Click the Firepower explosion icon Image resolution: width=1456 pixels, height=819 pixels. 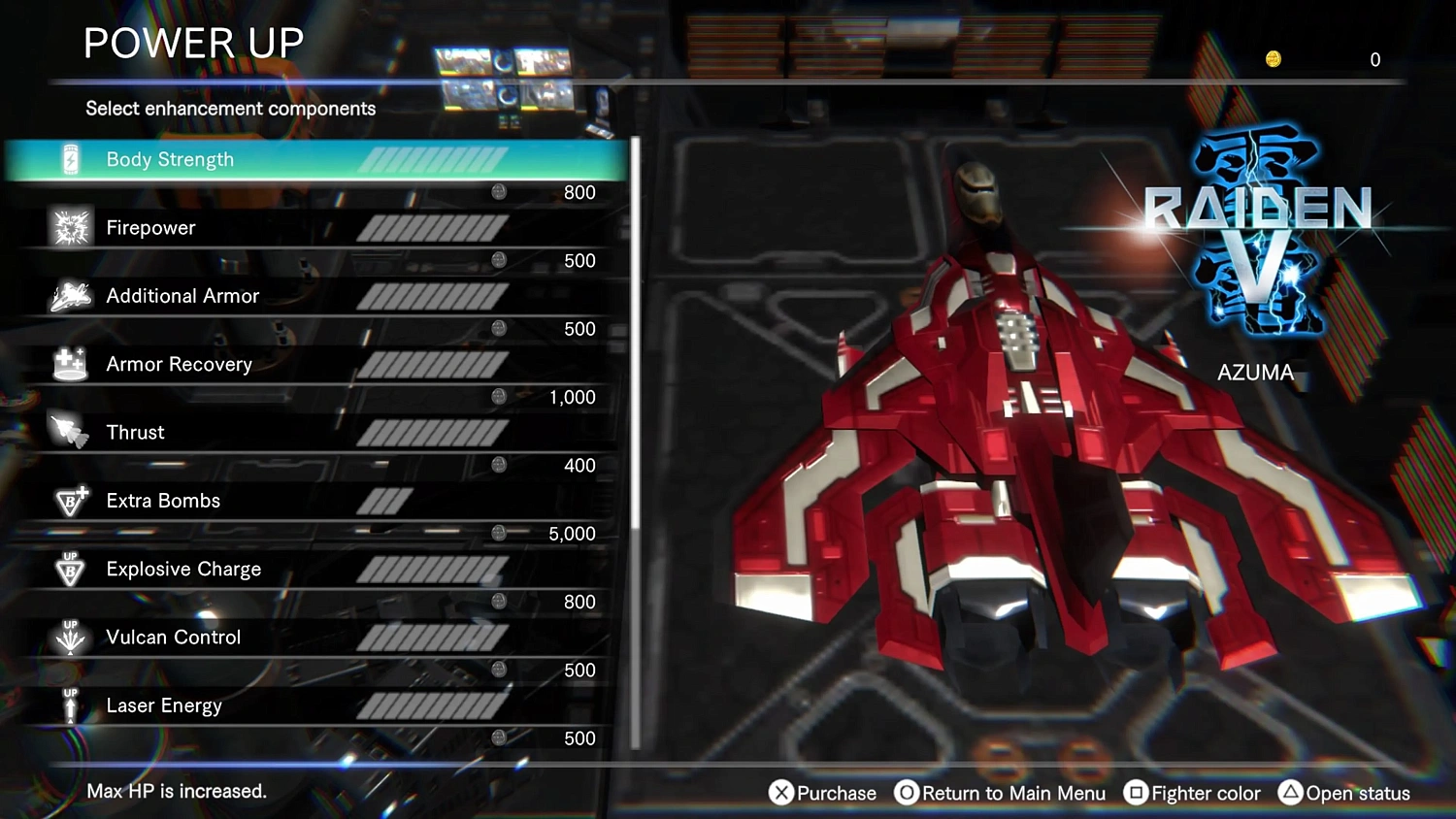(x=69, y=226)
